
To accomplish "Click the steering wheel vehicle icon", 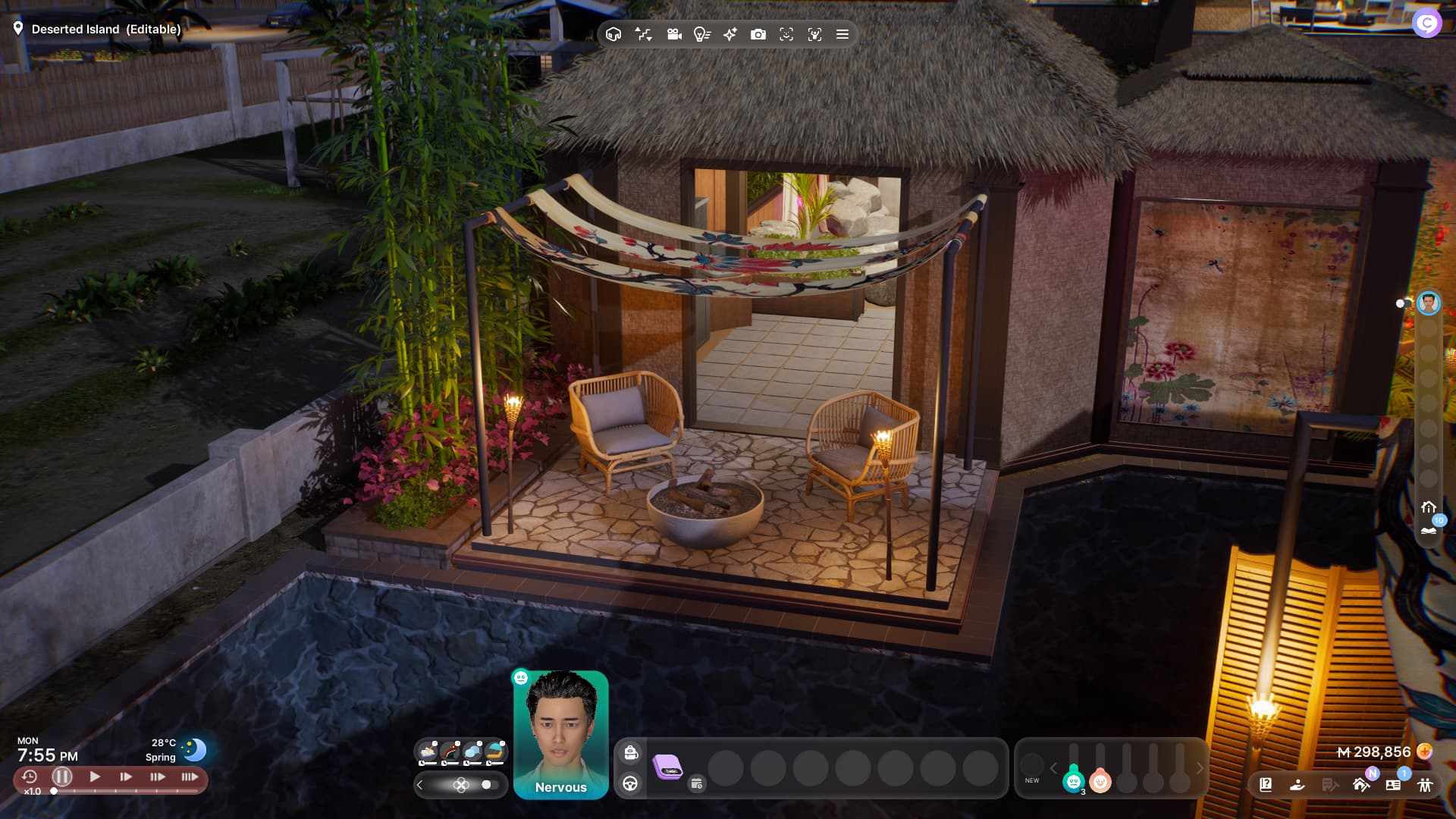I will [x=630, y=783].
